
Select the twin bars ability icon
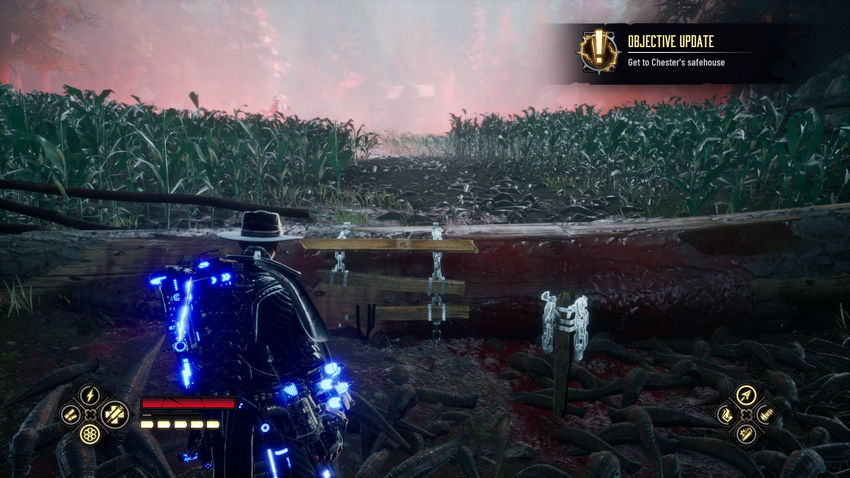click(68, 413)
